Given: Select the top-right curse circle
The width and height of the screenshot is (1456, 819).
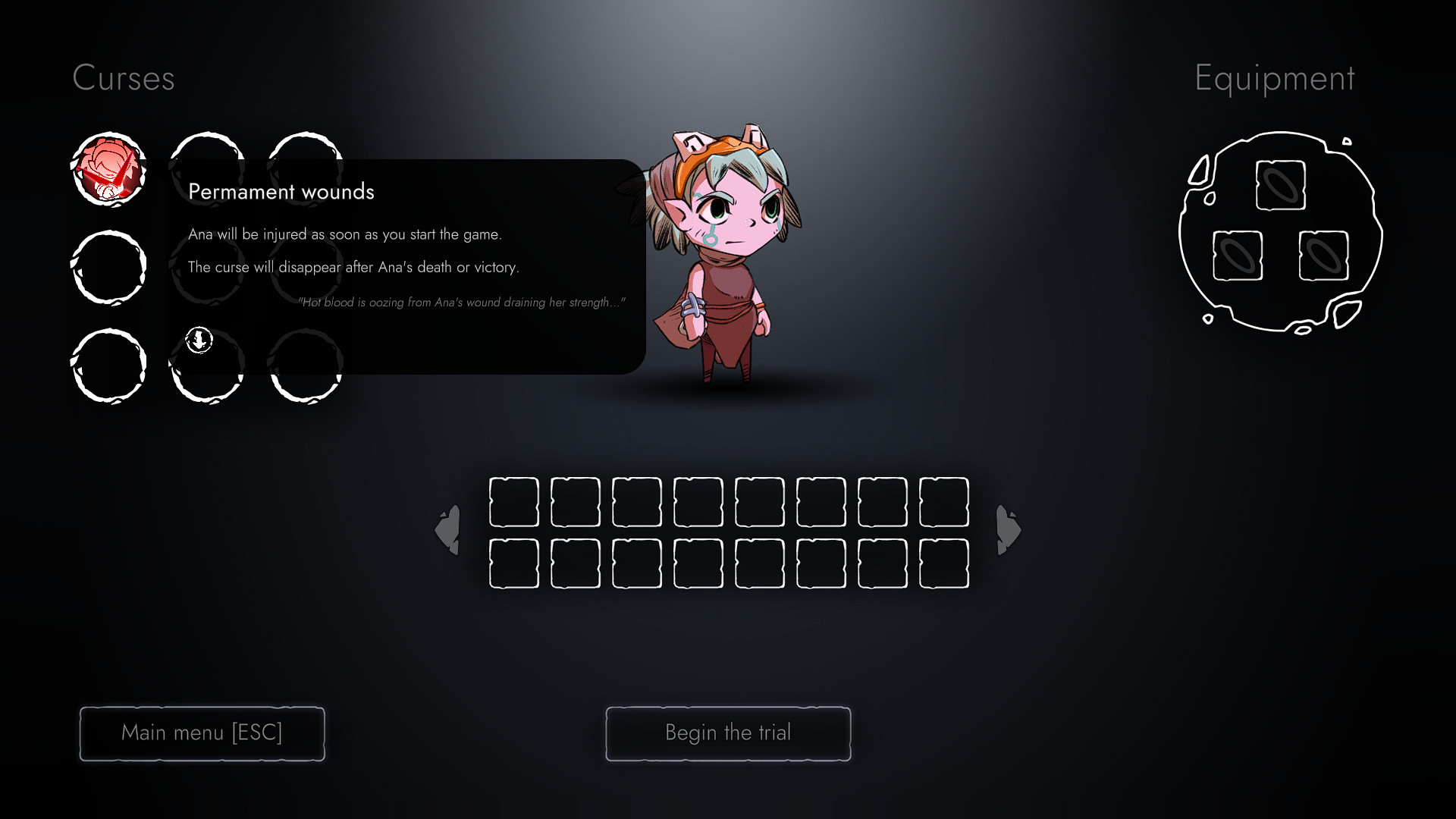Looking at the screenshot, I should pyautogui.click(x=305, y=170).
